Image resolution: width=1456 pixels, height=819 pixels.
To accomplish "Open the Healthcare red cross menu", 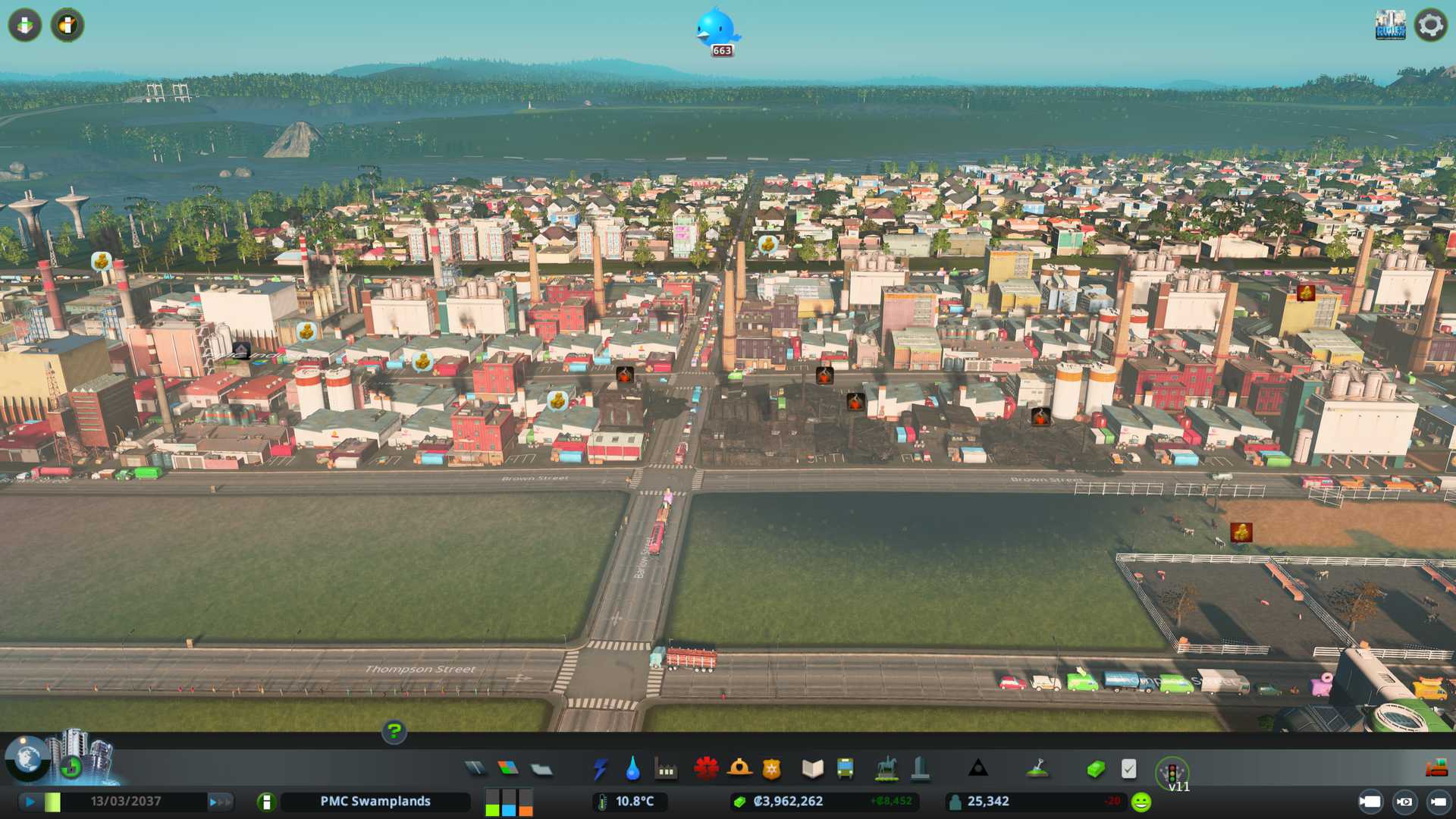I will [705, 769].
